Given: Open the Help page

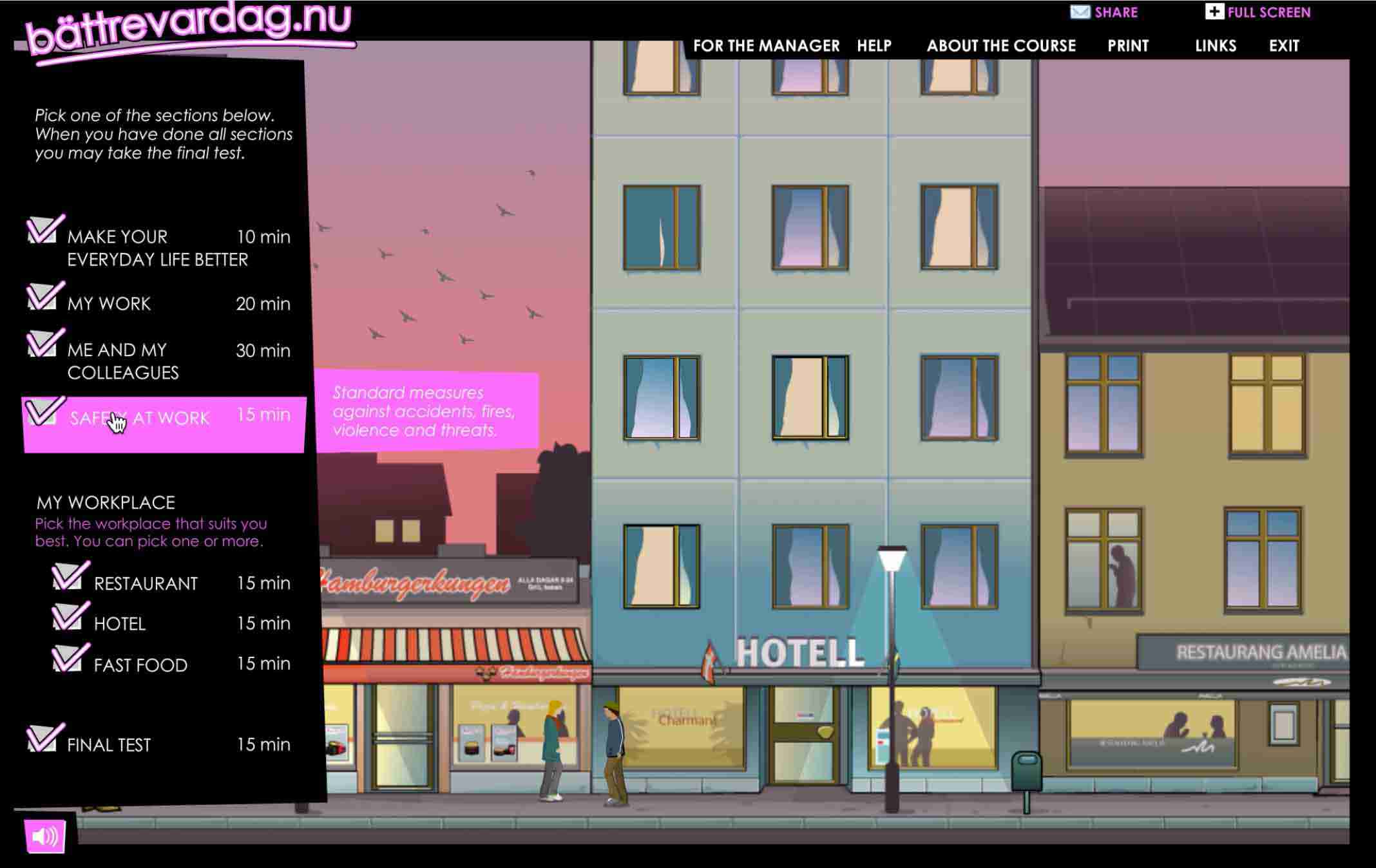Looking at the screenshot, I should [x=874, y=46].
